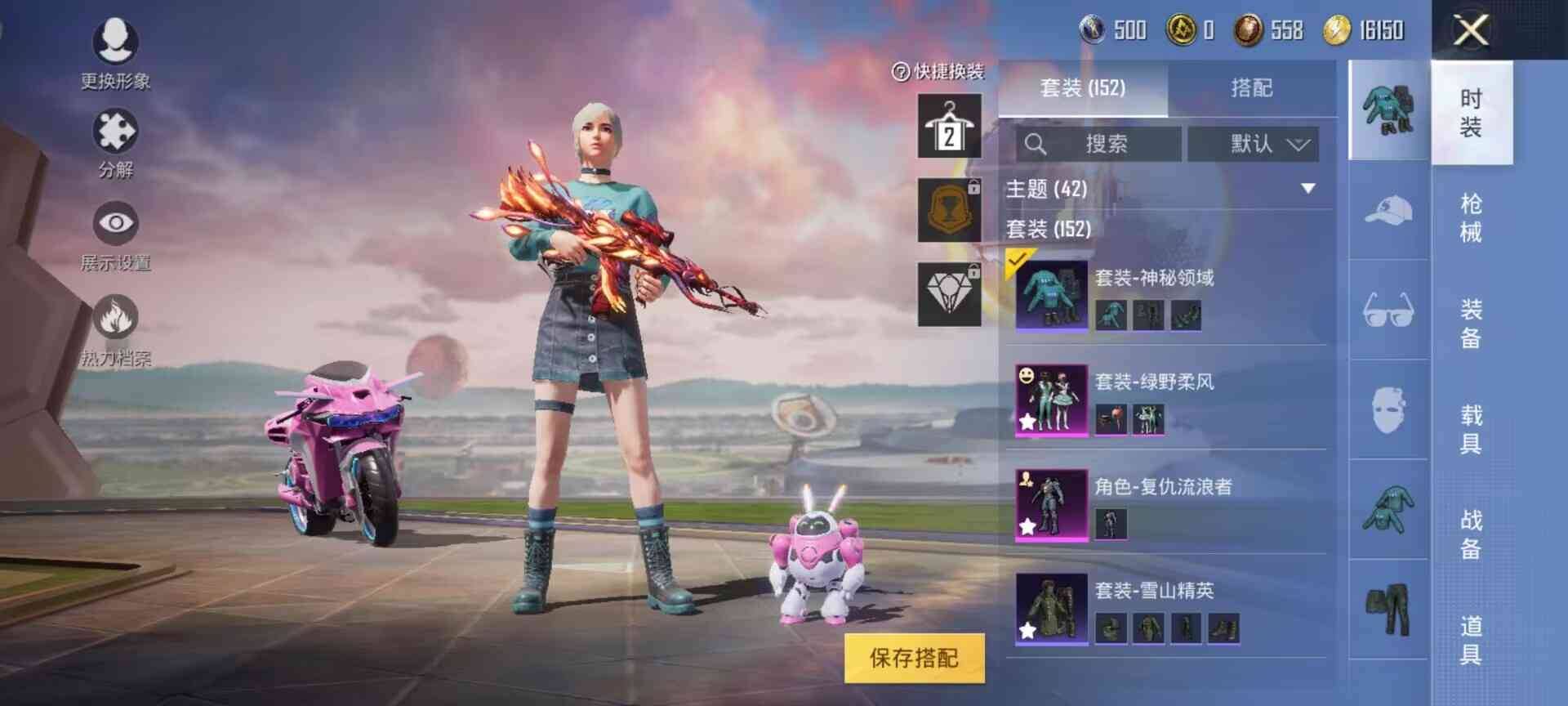Open the 默认 sort dropdown

1254,144
